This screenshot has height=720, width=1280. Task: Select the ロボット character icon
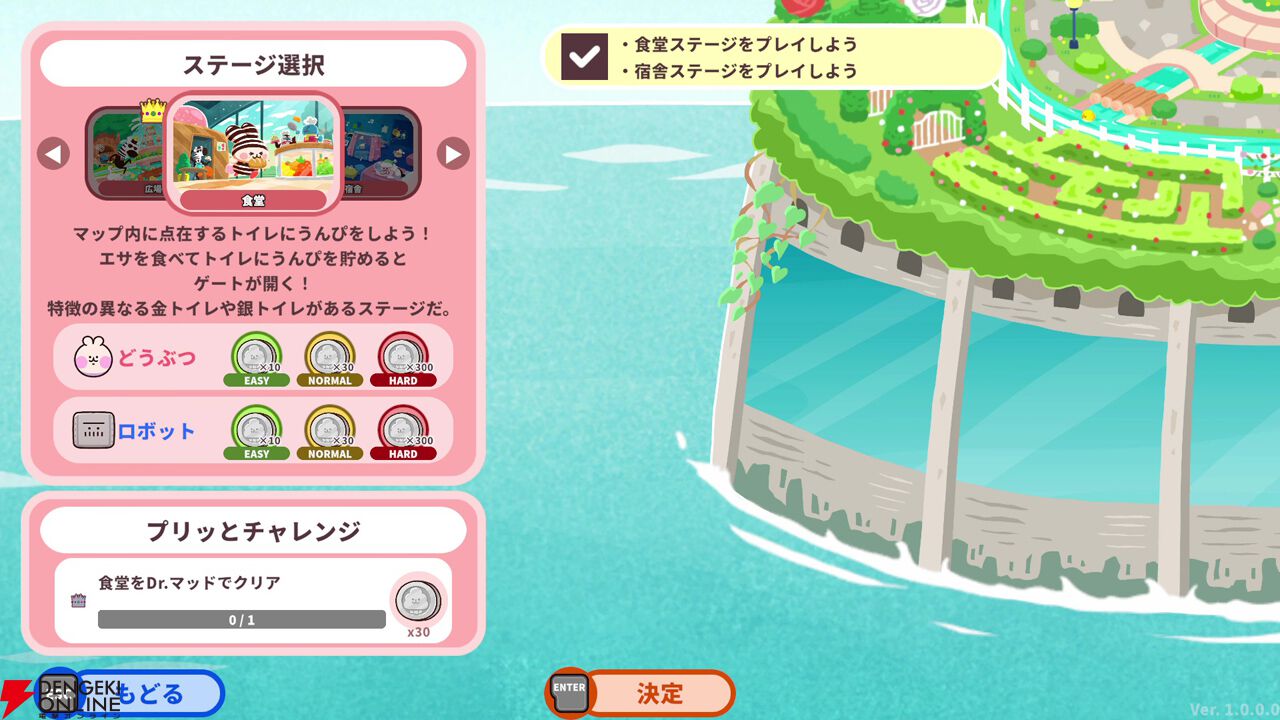93,430
